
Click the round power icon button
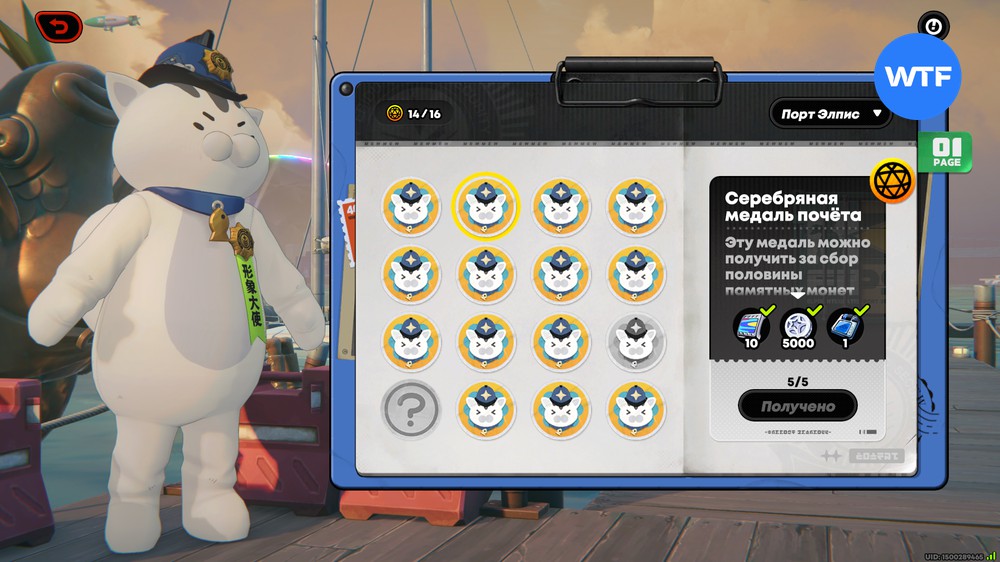[x=933, y=27]
